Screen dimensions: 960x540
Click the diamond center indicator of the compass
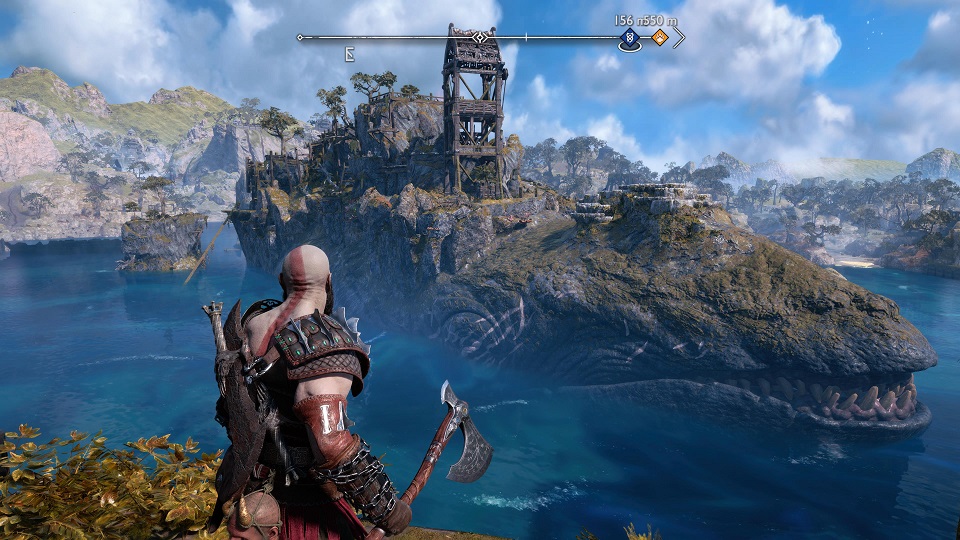(x=480, y=38)
